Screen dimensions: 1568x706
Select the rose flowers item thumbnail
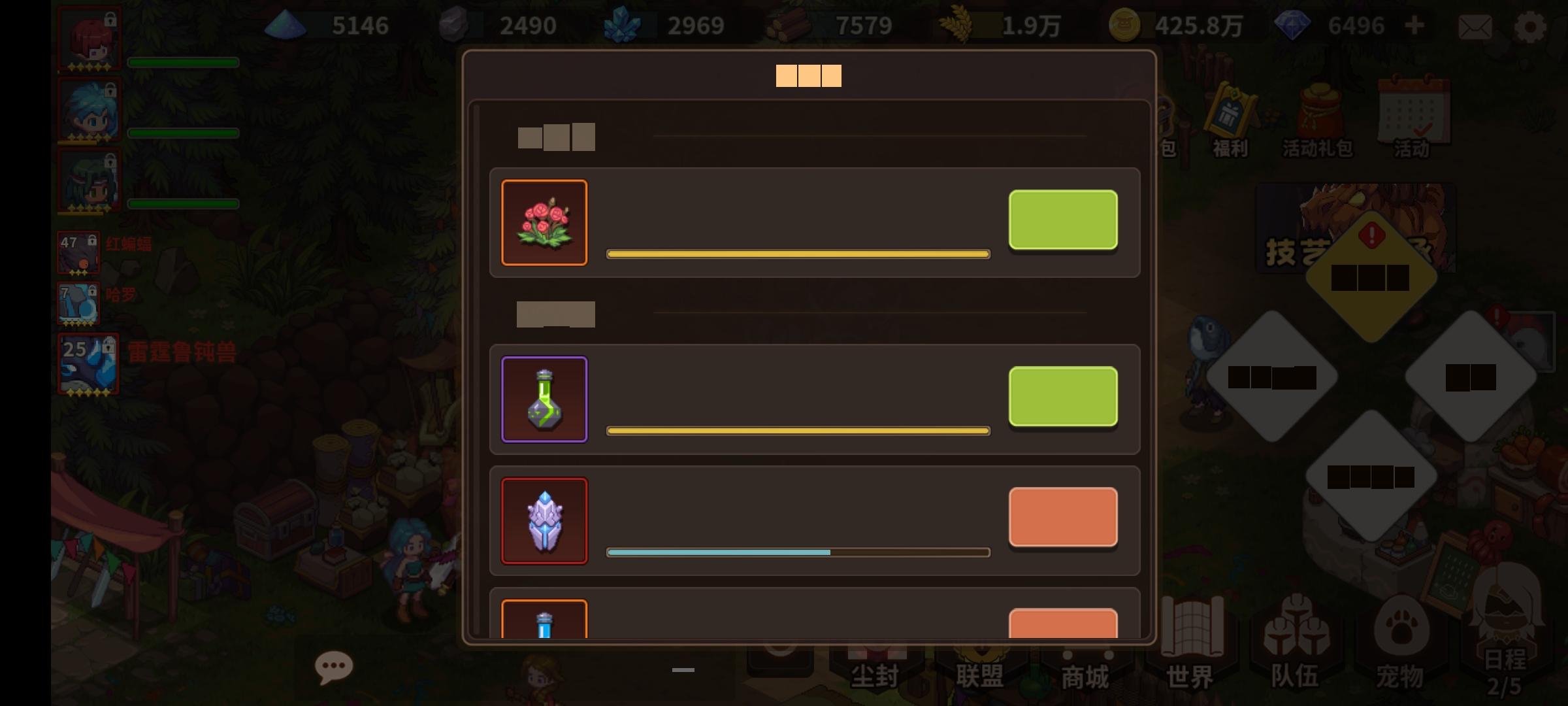pos(544,222)
